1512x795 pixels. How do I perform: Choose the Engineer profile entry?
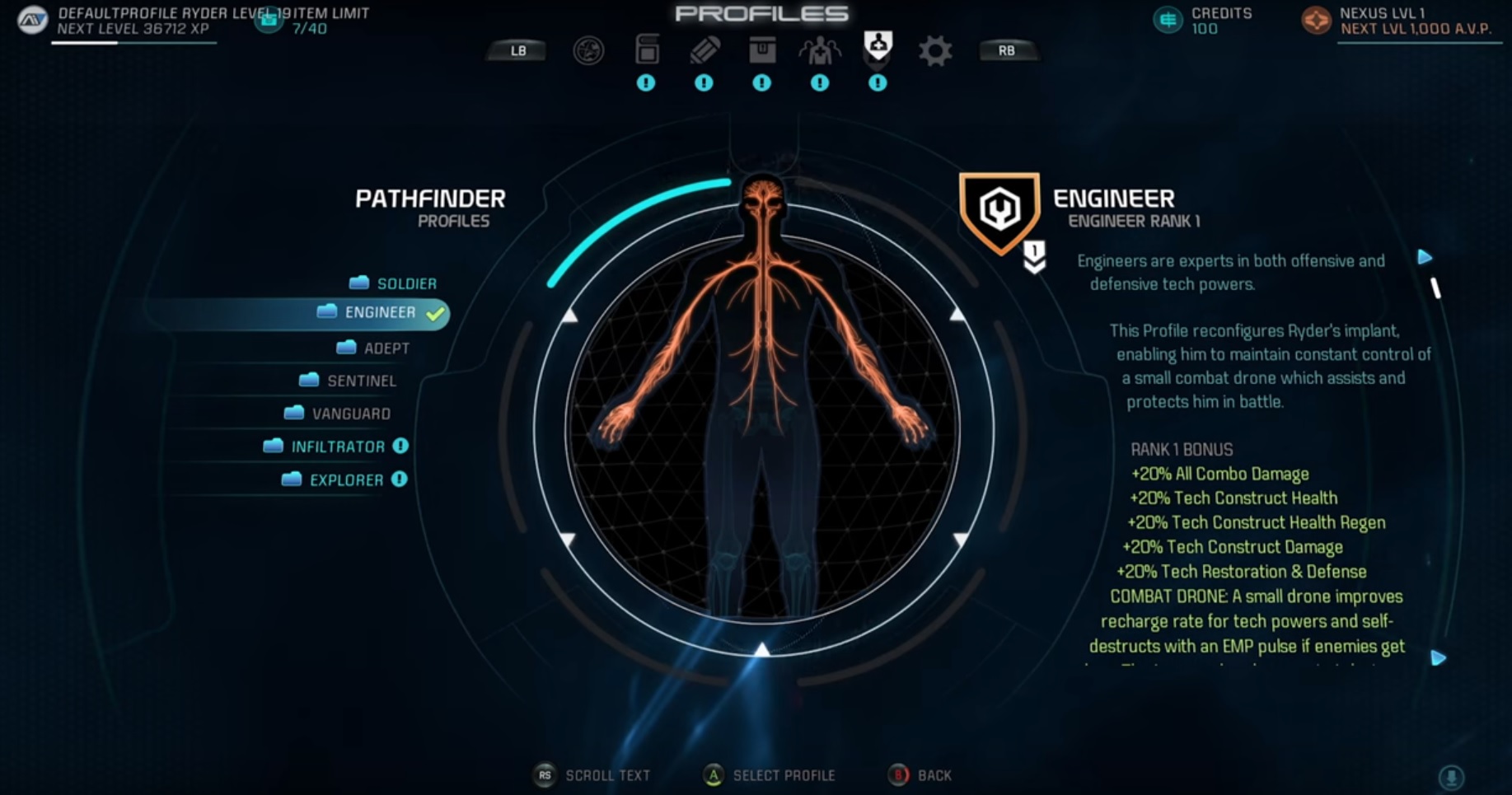click(x=380, y=313)
